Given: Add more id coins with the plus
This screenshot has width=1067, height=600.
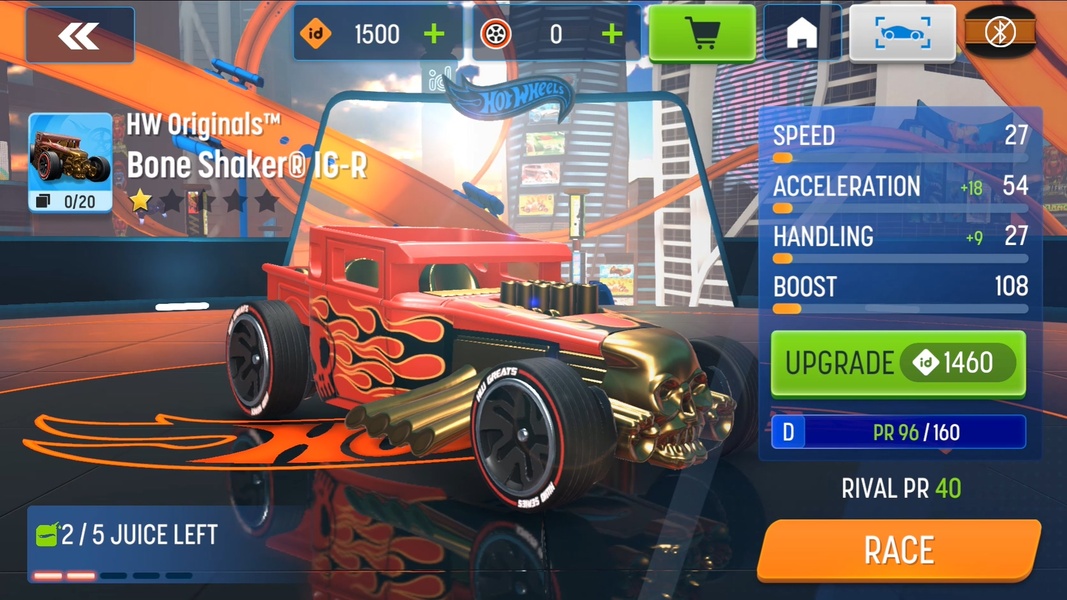Looking at the screenshot, I should (x=434, y=34).
